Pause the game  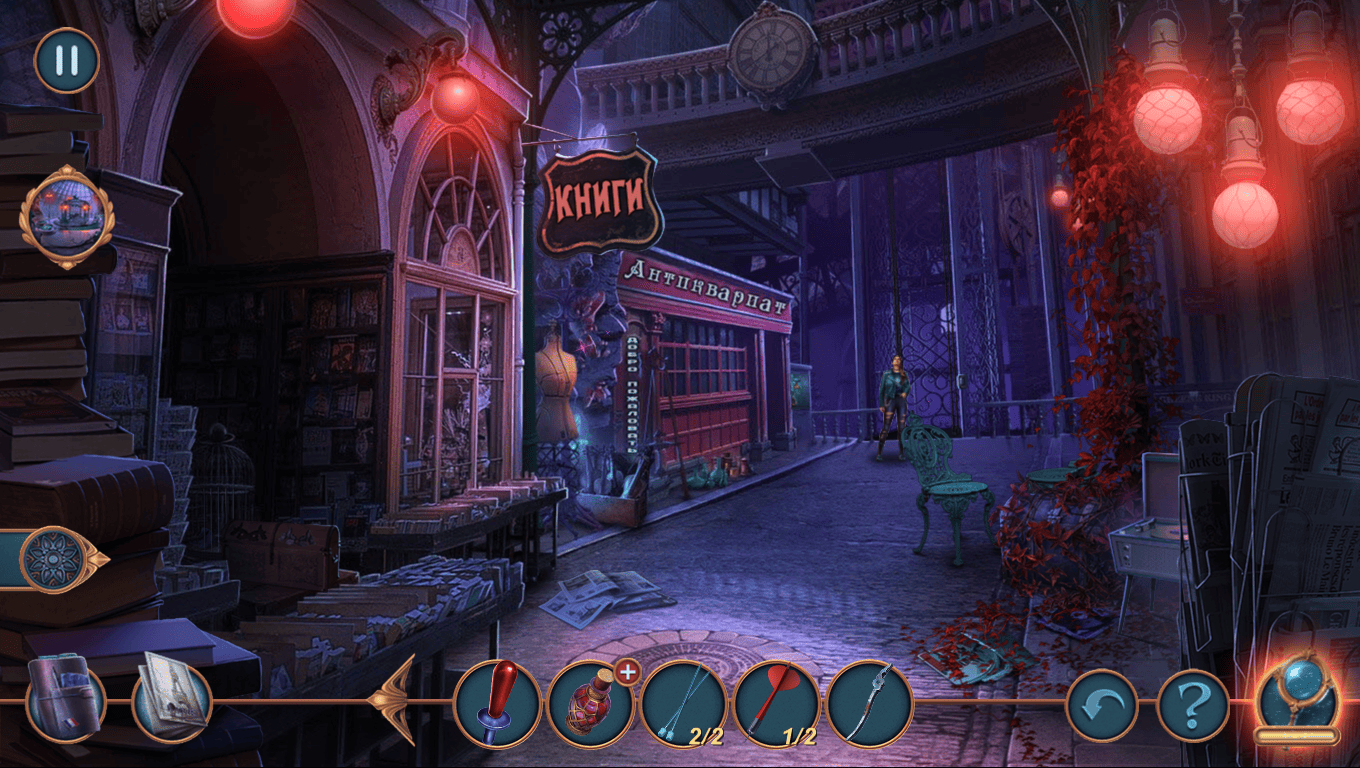click(x=67, y=61)
